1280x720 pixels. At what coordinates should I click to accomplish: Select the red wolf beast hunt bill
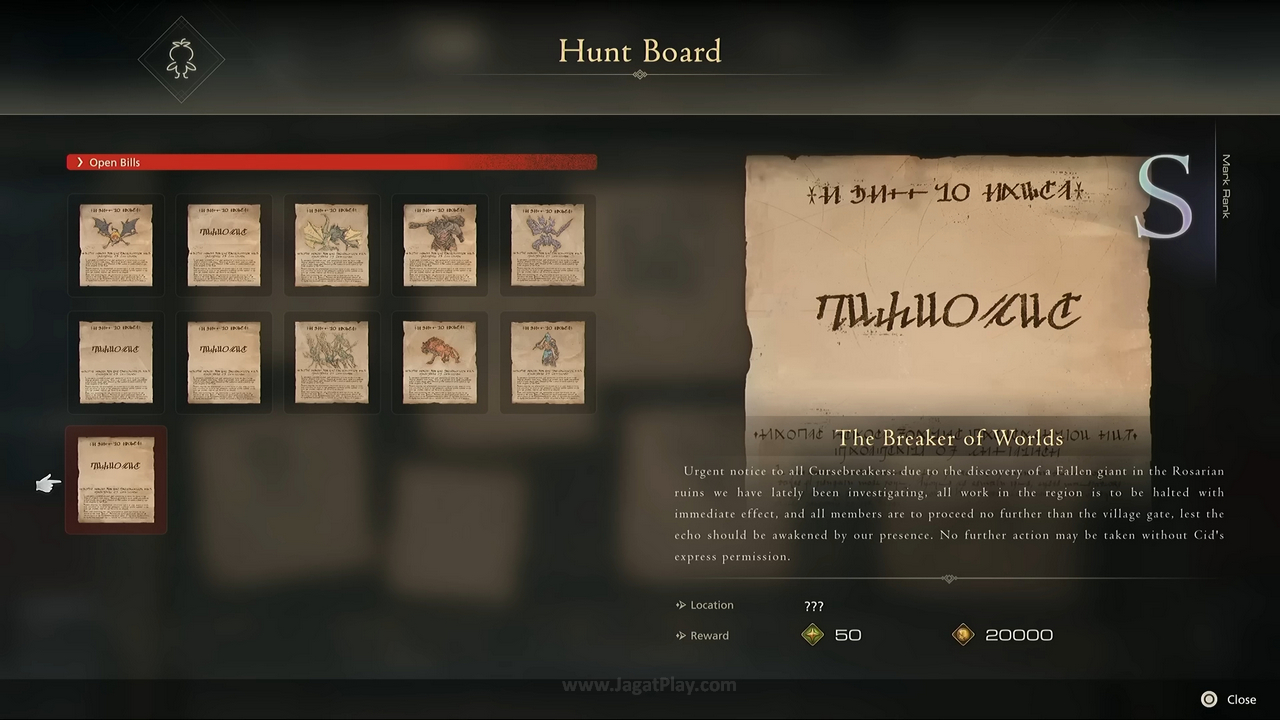439,362
